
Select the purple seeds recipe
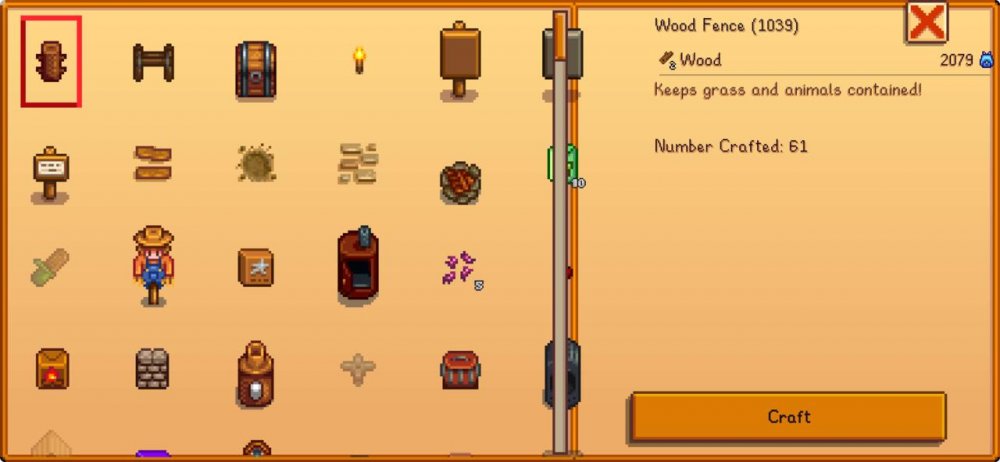(x=461, y=268)
